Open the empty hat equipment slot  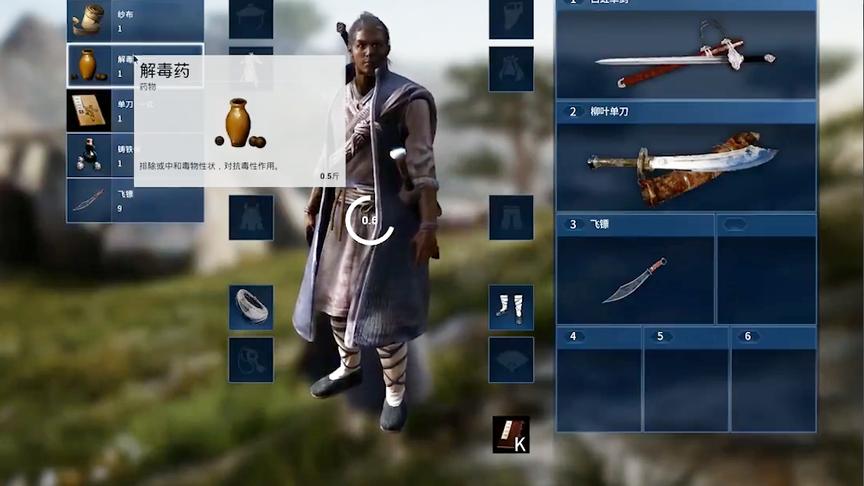pos(251,19)
